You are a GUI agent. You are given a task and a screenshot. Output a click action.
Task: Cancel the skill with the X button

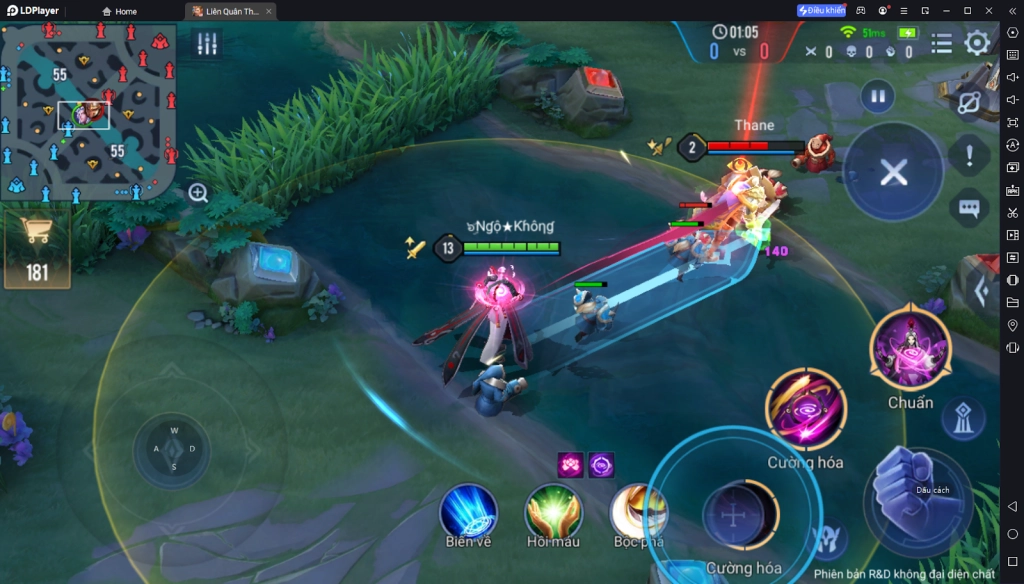pos(893,172)
